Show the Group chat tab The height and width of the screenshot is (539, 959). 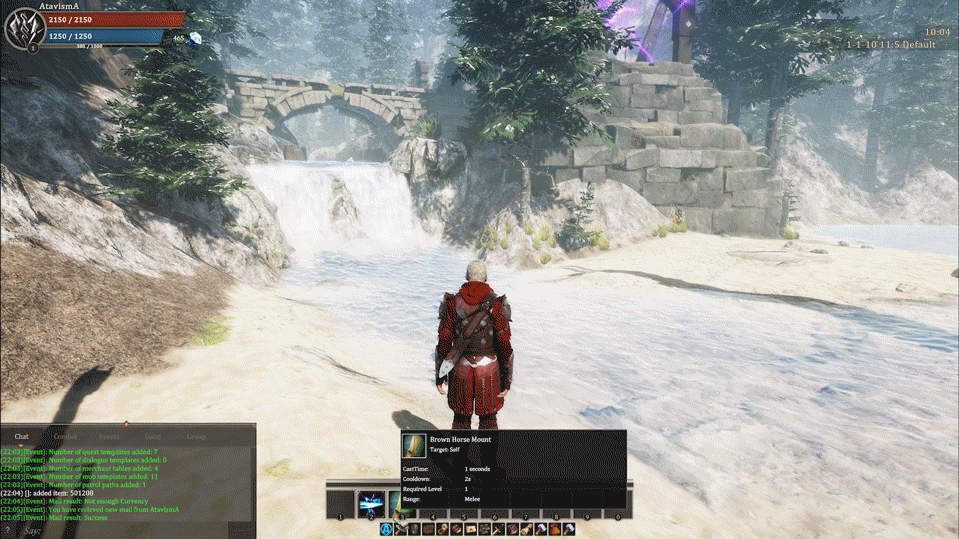click(196, 437)
